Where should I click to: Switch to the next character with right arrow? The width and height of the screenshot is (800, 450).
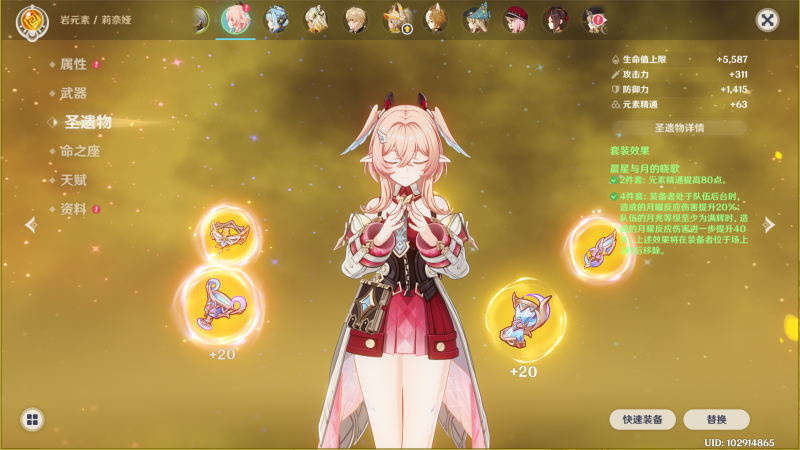coord(769,224)
